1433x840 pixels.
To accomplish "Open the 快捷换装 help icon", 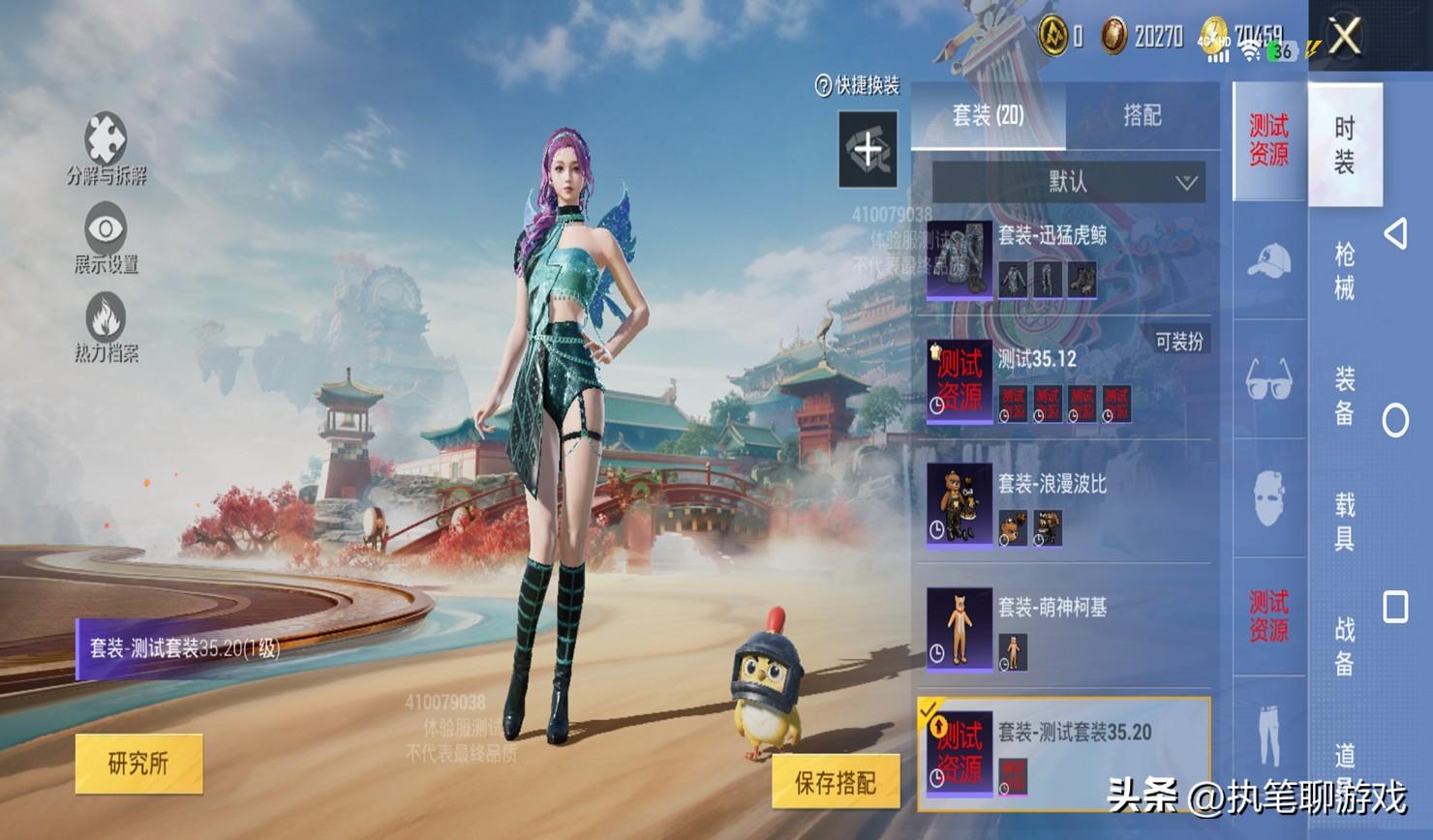I will [824, 86].
